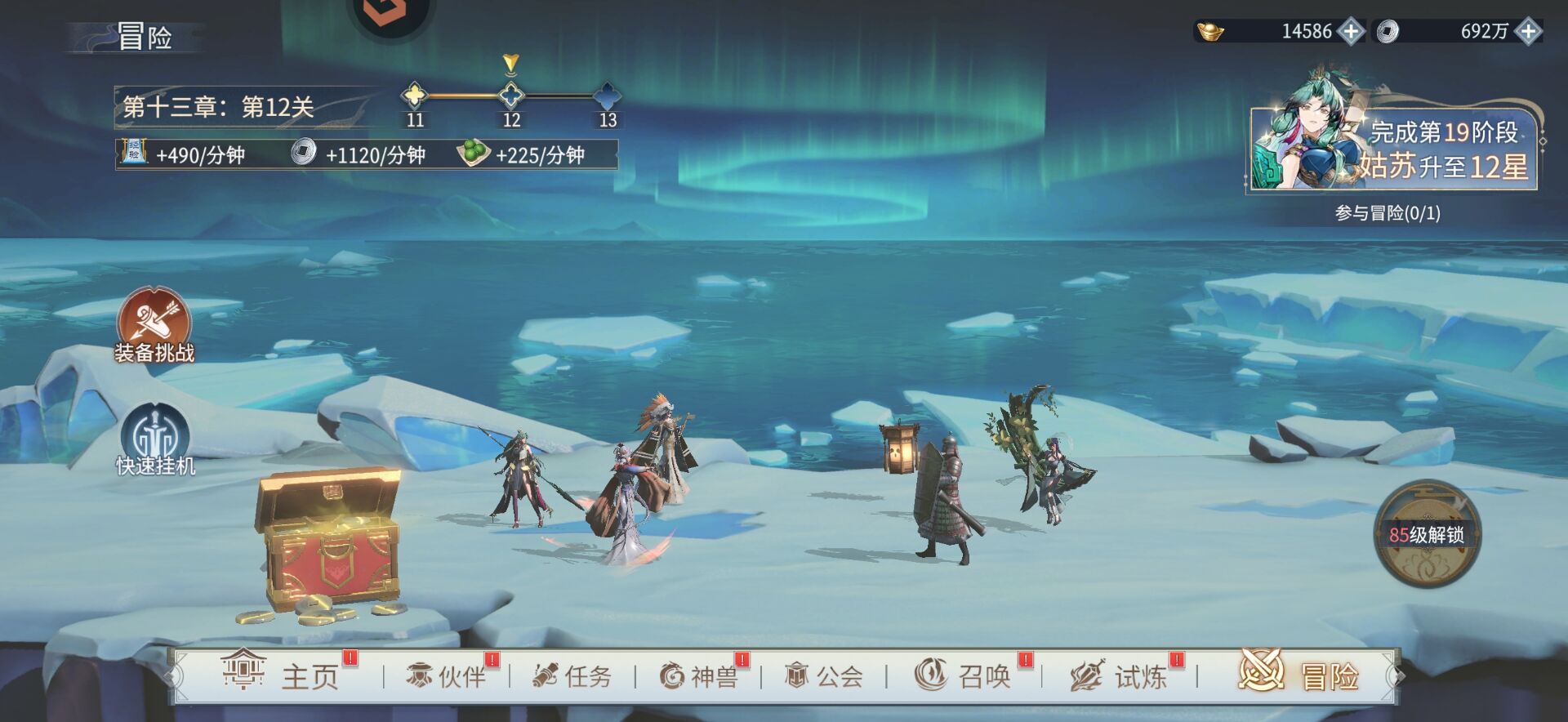Select the 冒险 adventure tab
This screenshot has width=1568, height=722.
pyautogui.click(x=1298, y=675)
